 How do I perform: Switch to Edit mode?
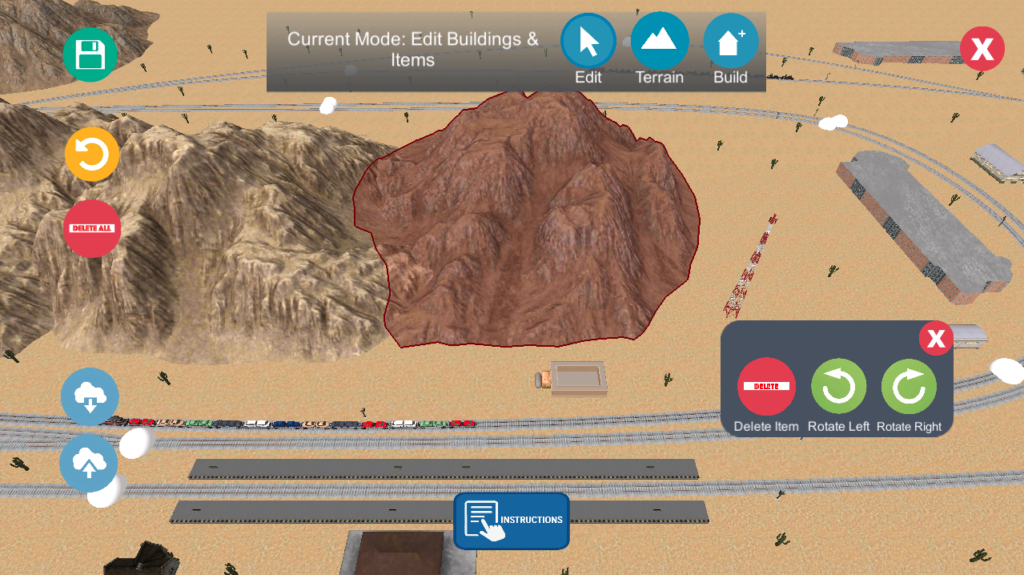588,42
